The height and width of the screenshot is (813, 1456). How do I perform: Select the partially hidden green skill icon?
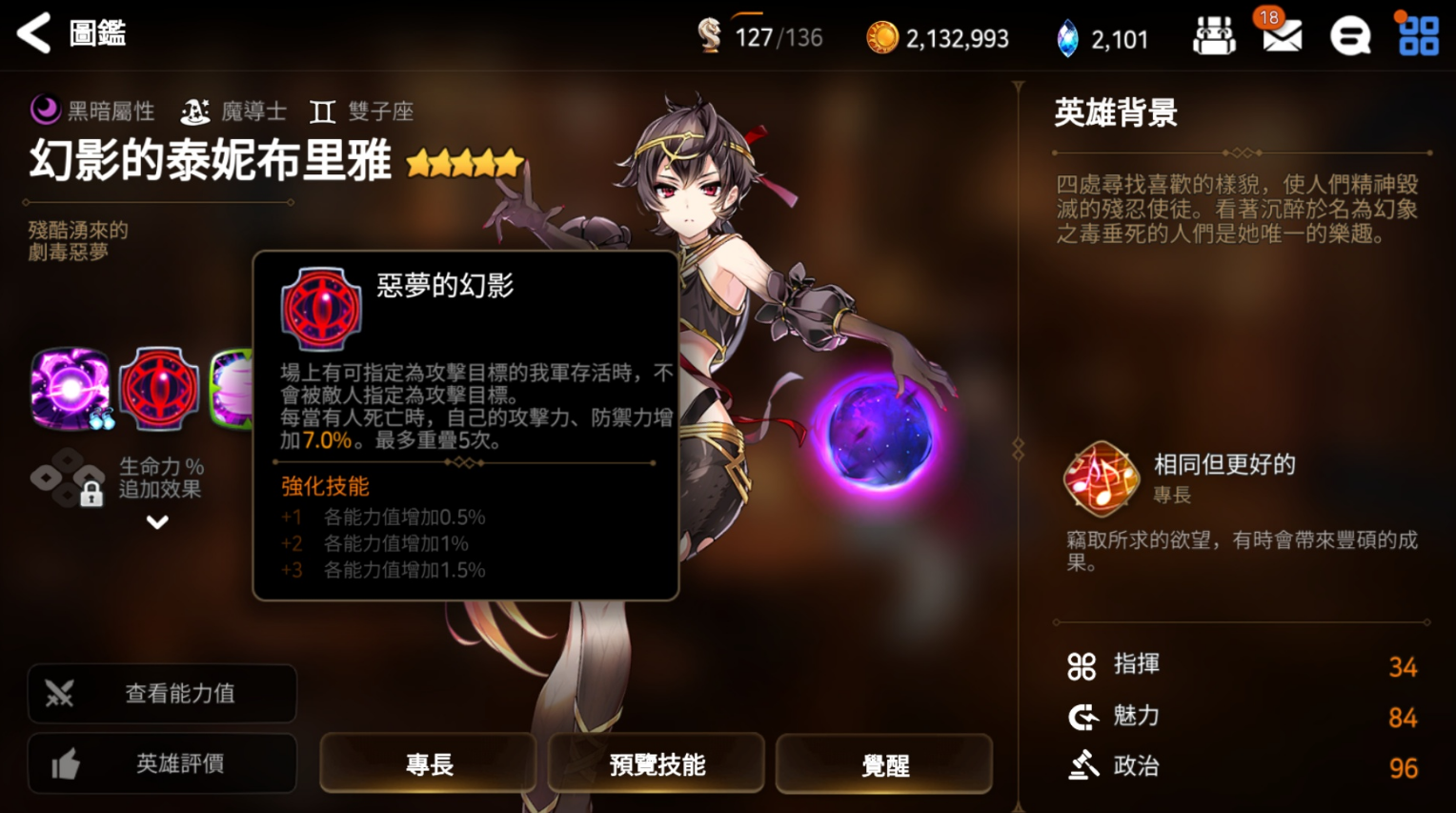tap(232, 389)
